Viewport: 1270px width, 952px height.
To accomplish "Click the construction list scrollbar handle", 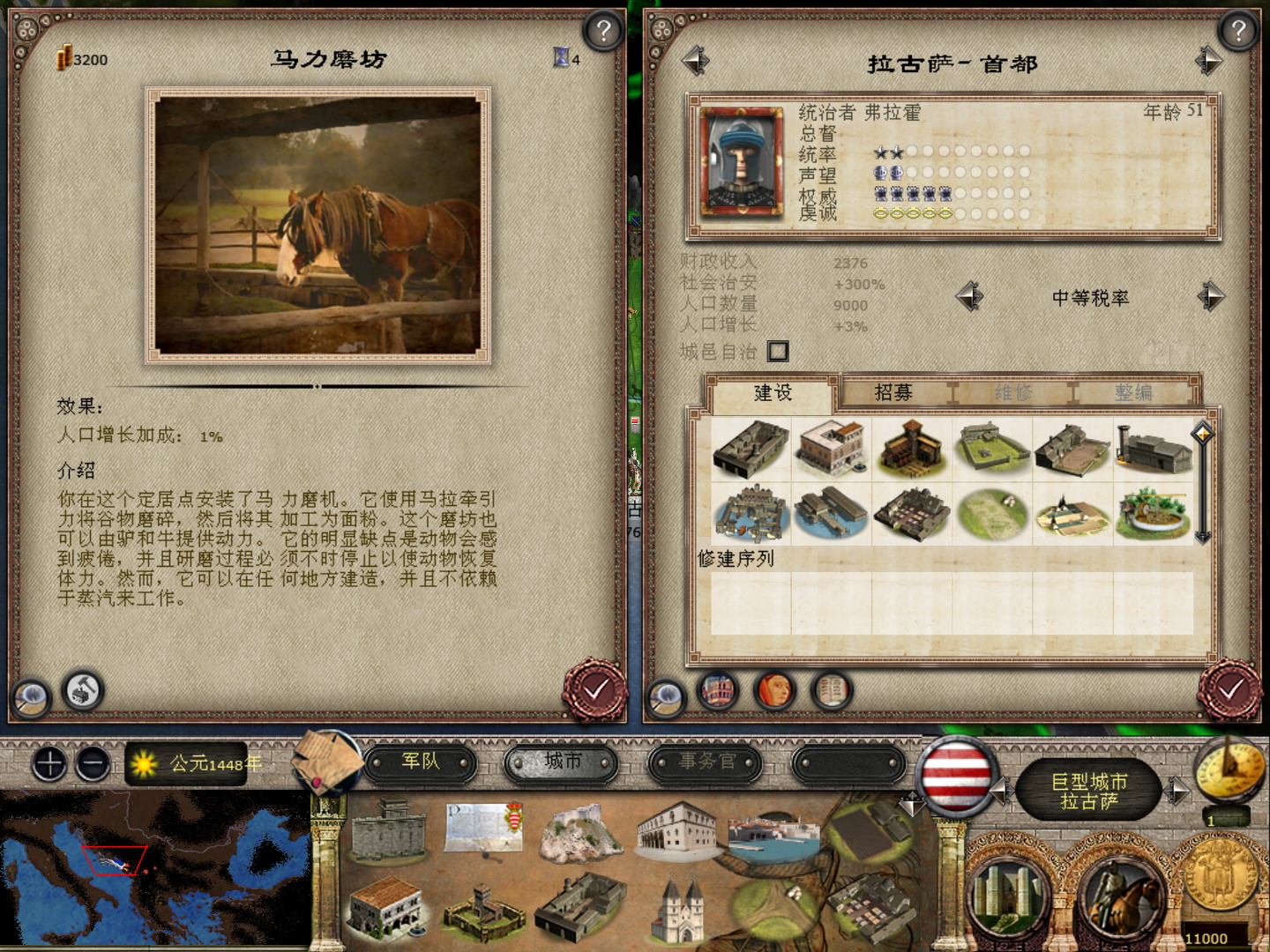I will [x=1200, y=435].
